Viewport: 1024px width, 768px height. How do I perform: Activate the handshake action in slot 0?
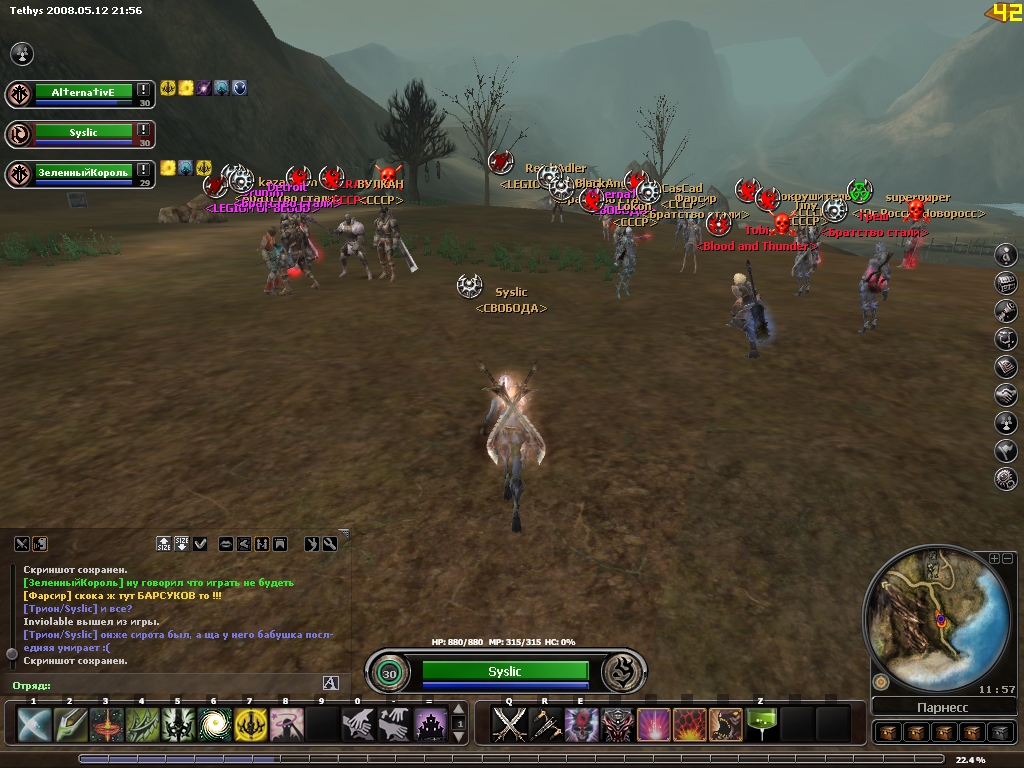tap(358, 723)
